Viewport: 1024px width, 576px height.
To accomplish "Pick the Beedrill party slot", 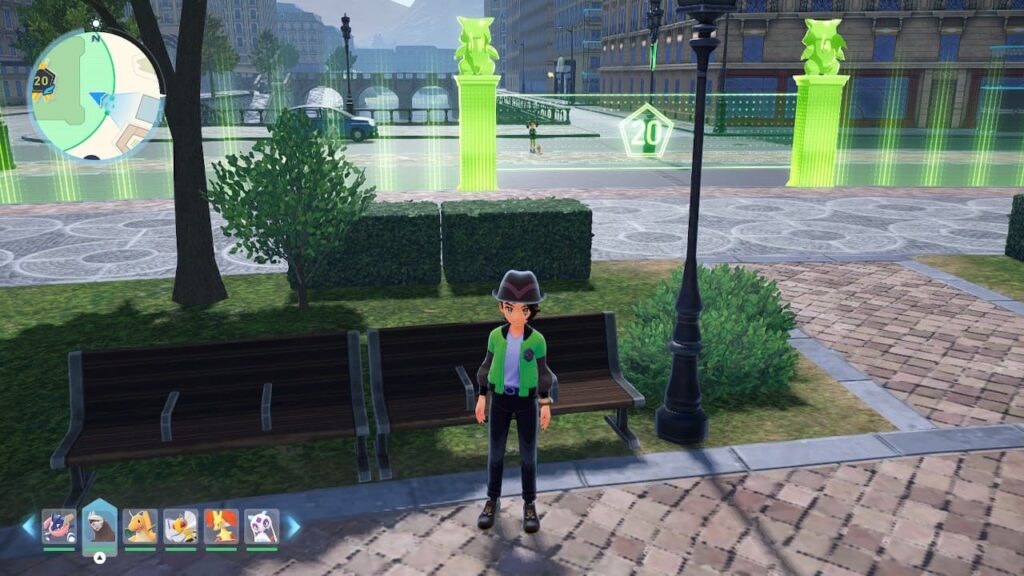I will [x=180, y=526].
